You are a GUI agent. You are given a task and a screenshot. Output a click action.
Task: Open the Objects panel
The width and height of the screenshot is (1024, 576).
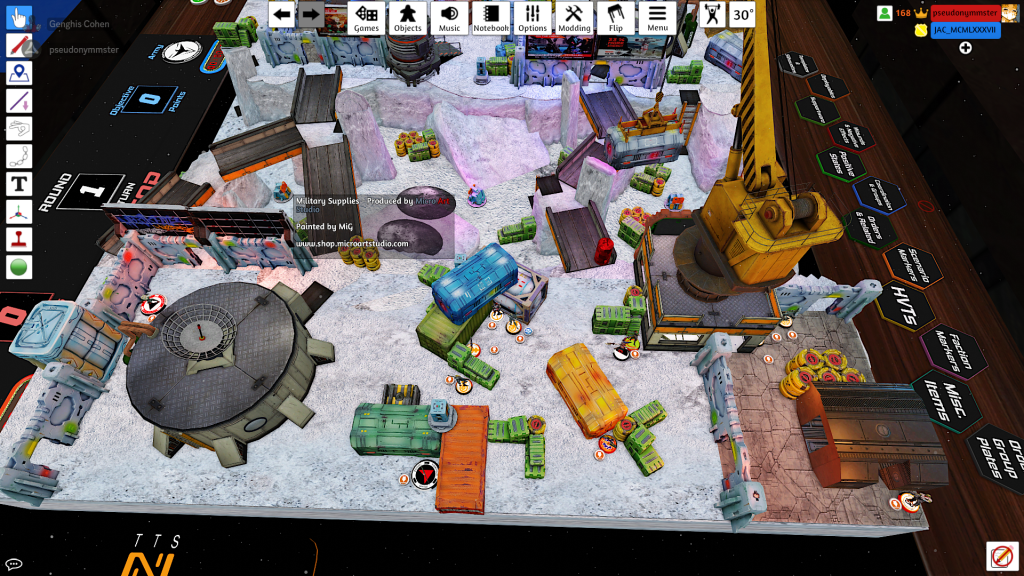407,17
